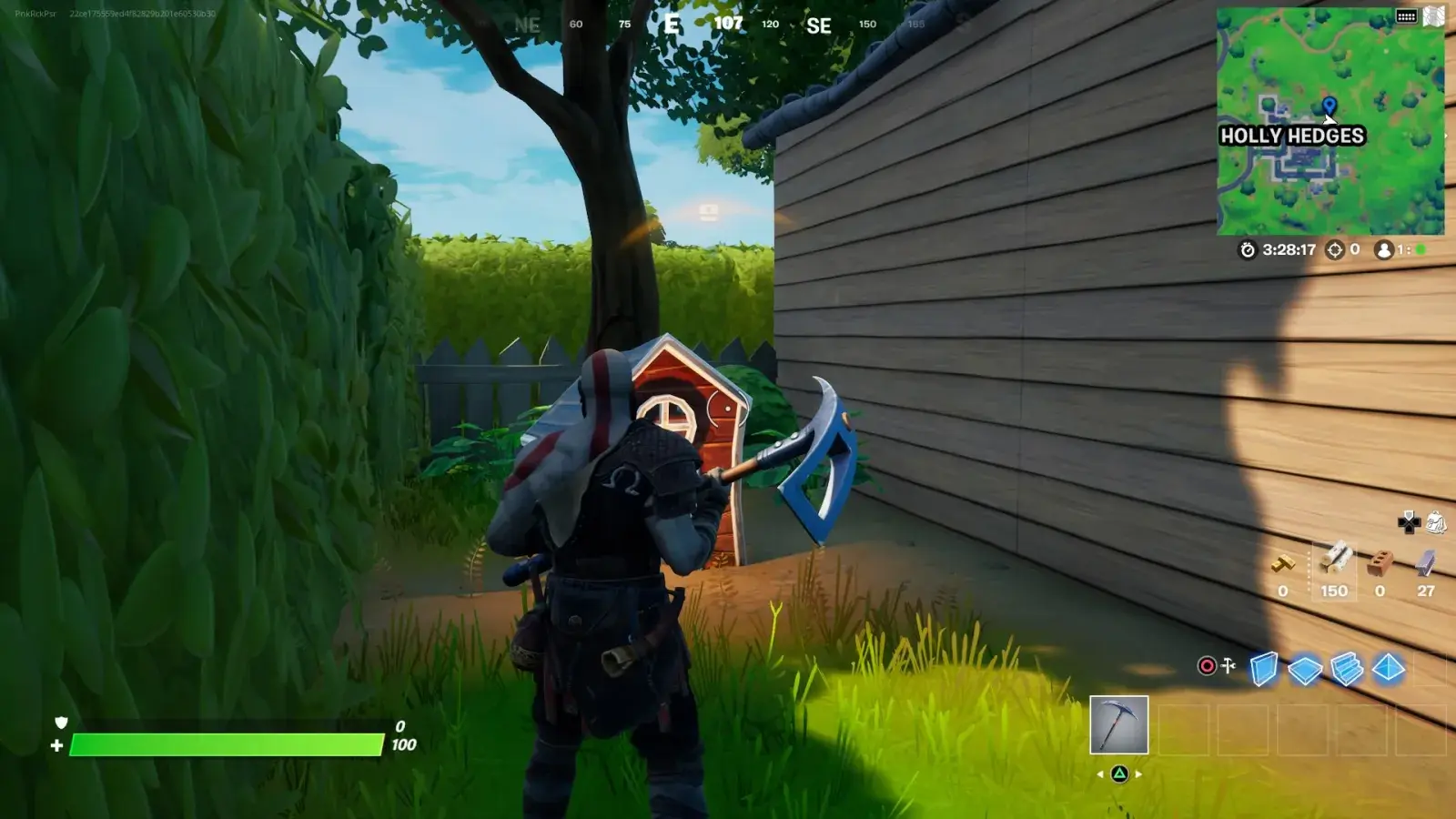Image resolution: width=1456 pixels, height=819 pixels.
Task: Click the gold bars counter icon
Action: (1283, 562)
